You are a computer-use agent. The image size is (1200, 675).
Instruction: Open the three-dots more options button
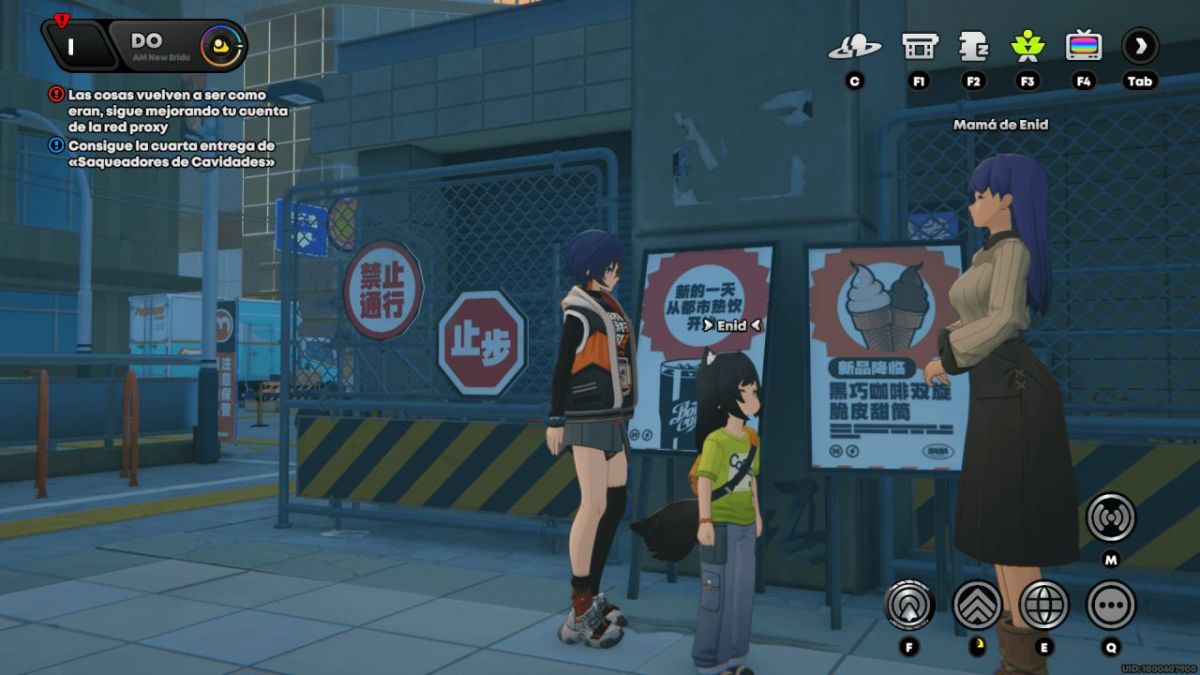click(x=1111, y=605)
